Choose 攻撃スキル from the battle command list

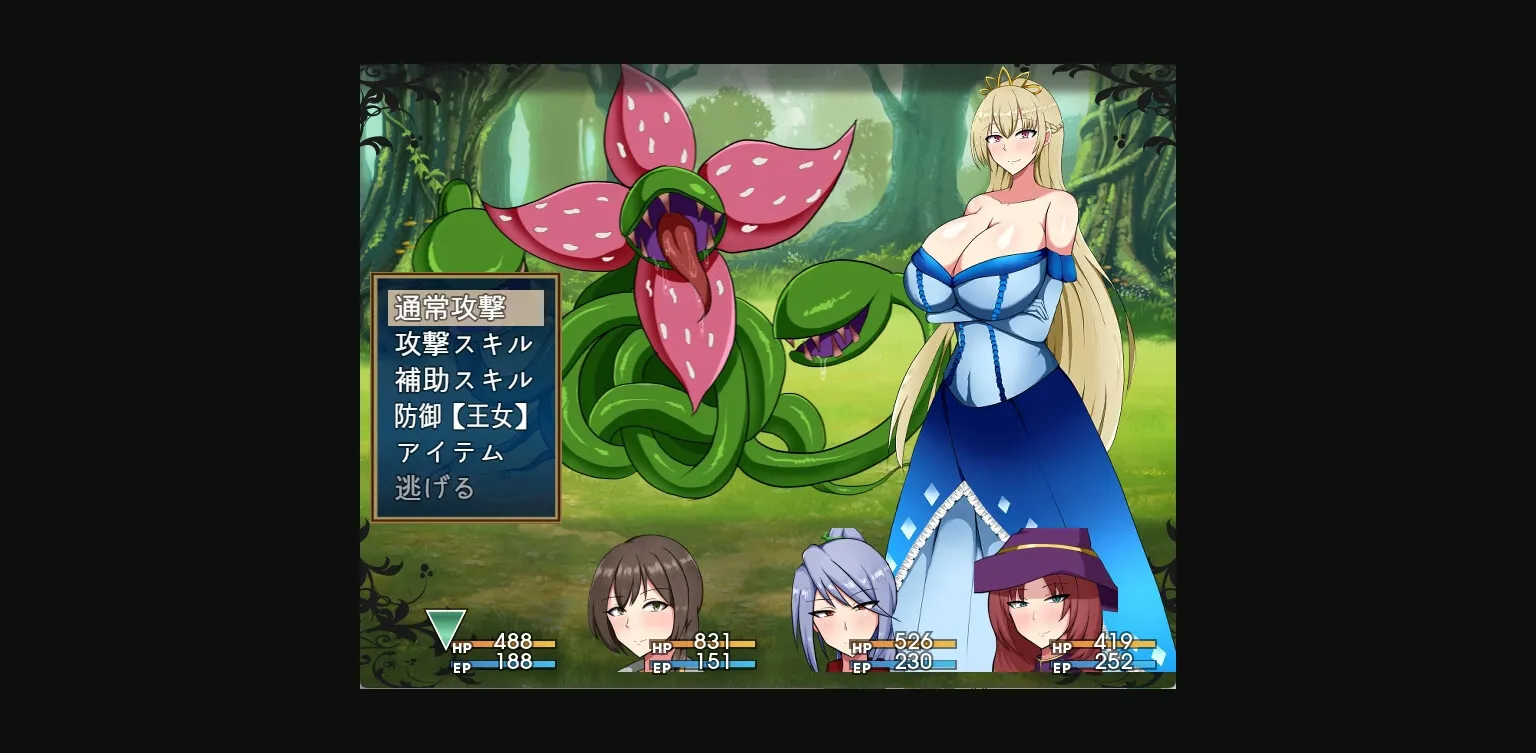click(463, 343)
